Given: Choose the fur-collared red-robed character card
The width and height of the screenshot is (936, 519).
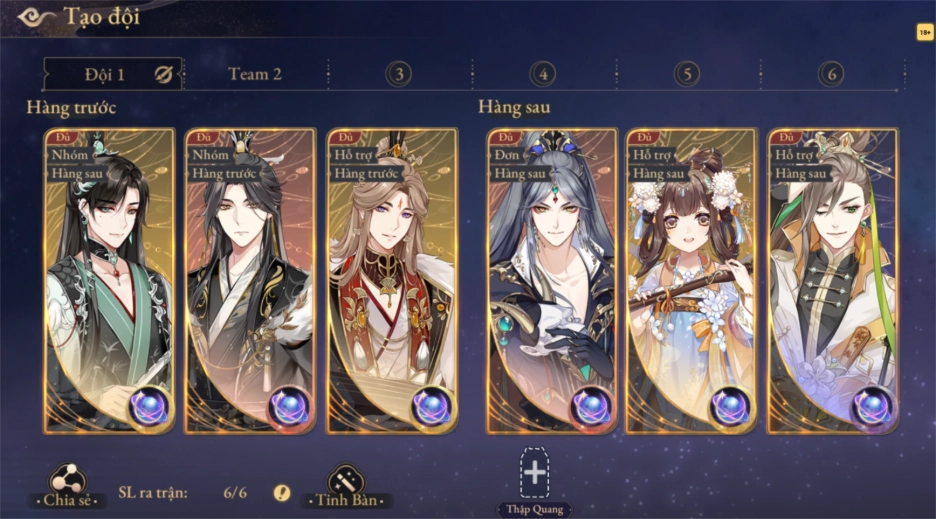Looking at the screenshot, I should [392, 281].
